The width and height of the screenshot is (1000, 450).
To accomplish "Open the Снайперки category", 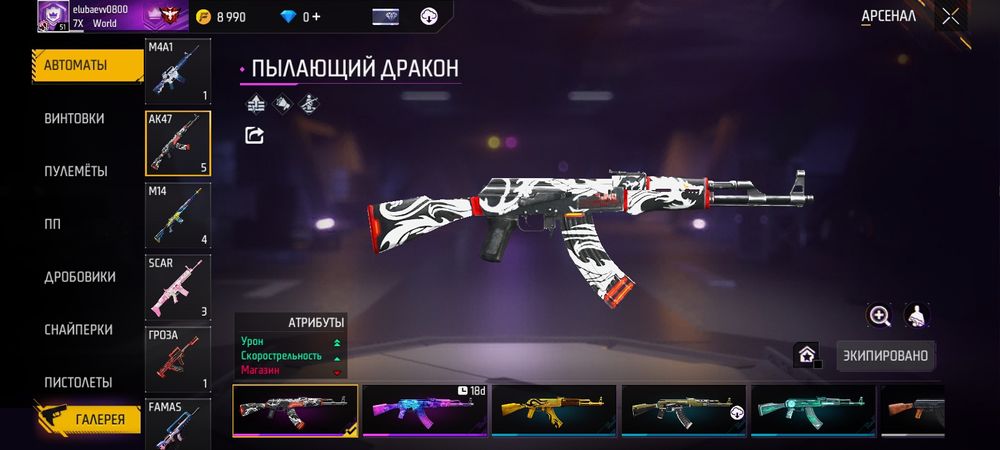I will 78,330.
